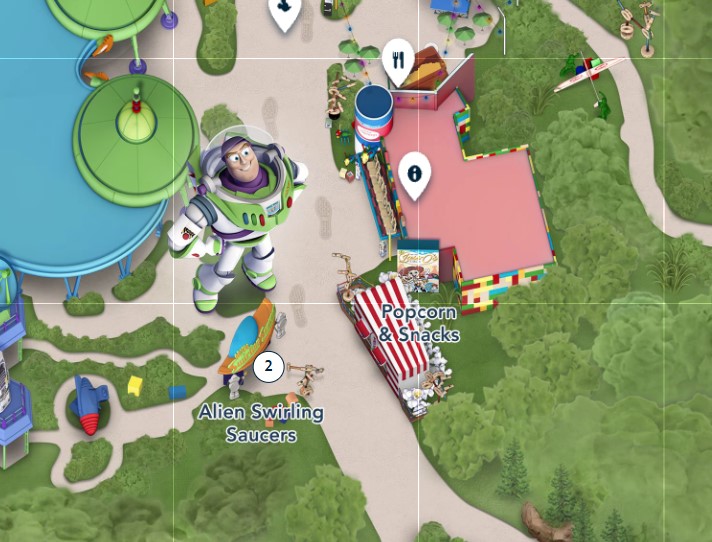This screenshot has width=712, height=542.
Task: Open the Popcorn & Snacks label
Action: (x=419, y=323)
